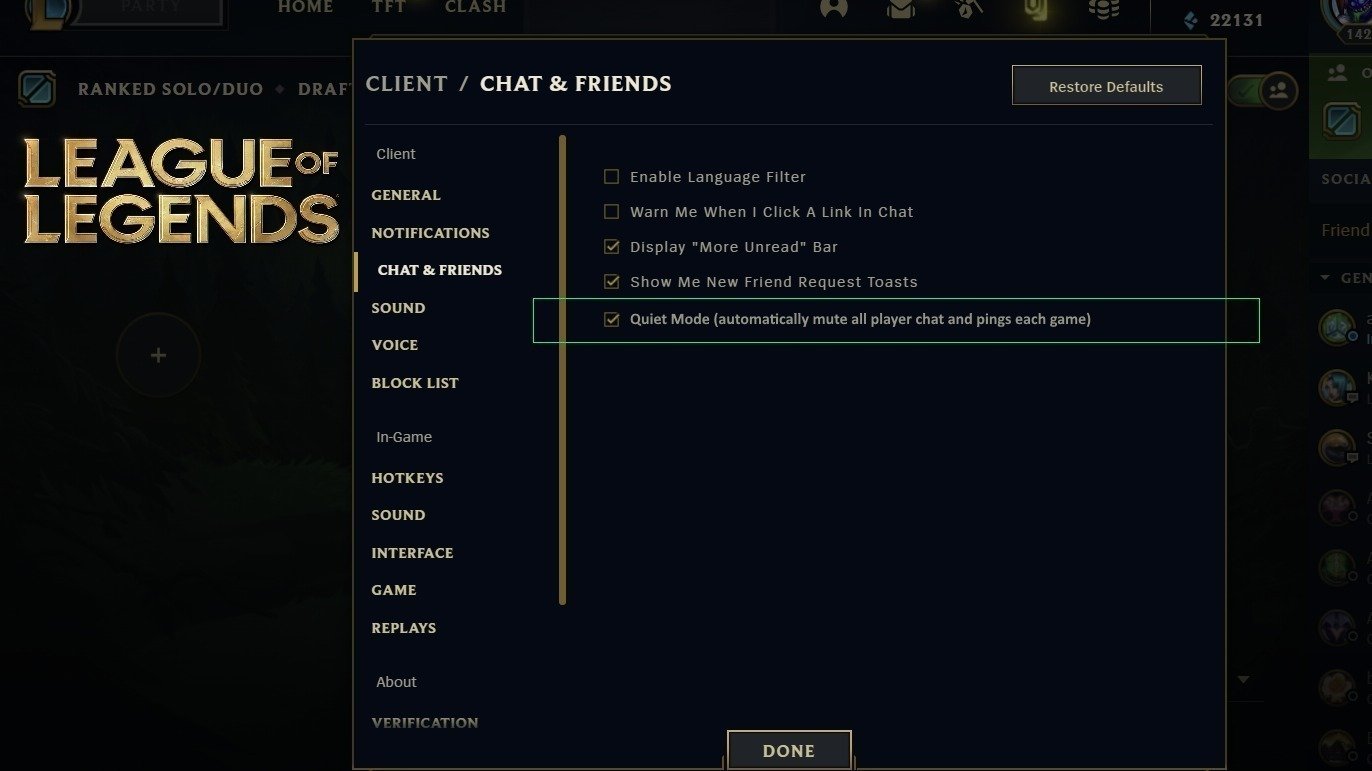Click the Restore Defaults button

tap(1106, 85)
